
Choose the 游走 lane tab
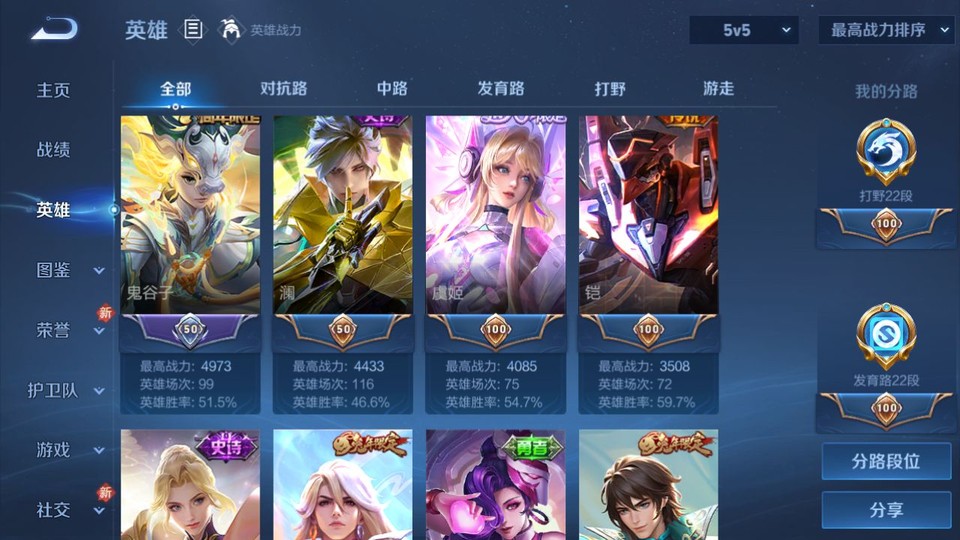pos(718,89)
